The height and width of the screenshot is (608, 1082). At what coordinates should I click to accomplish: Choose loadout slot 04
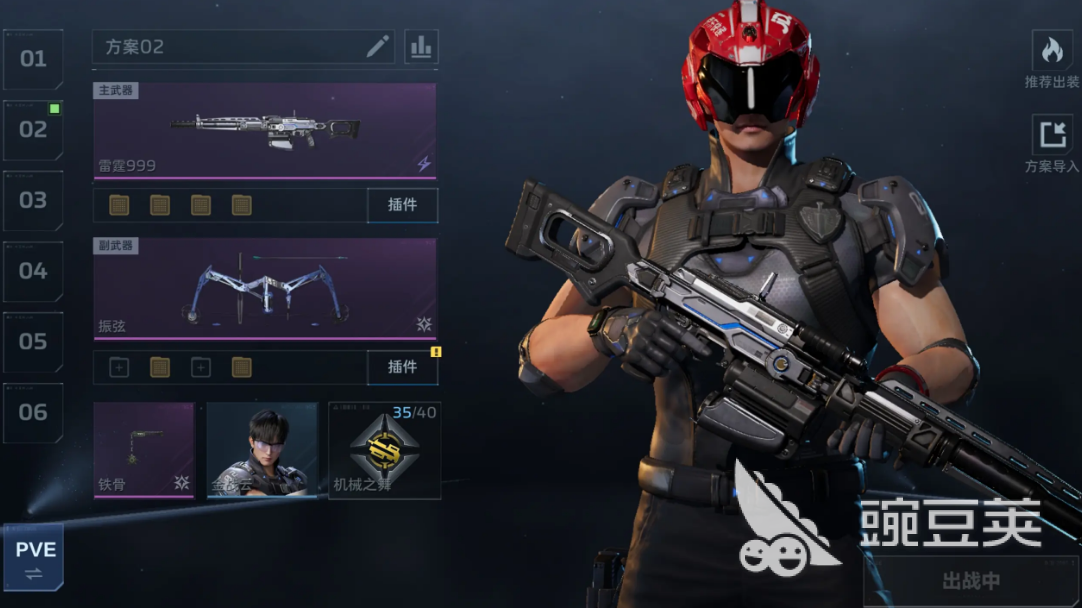click(33, 271)
